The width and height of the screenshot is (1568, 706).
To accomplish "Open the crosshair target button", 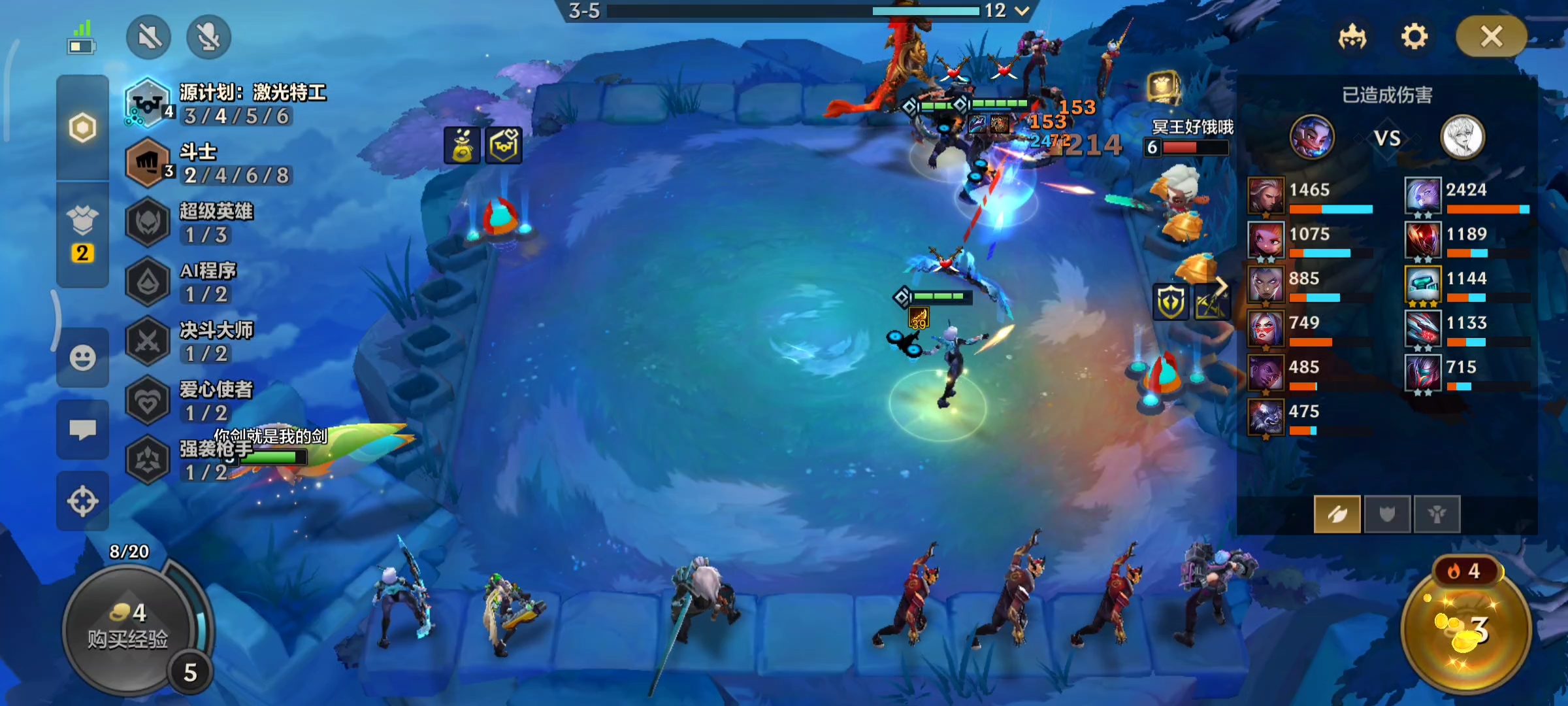I will 82,501.
